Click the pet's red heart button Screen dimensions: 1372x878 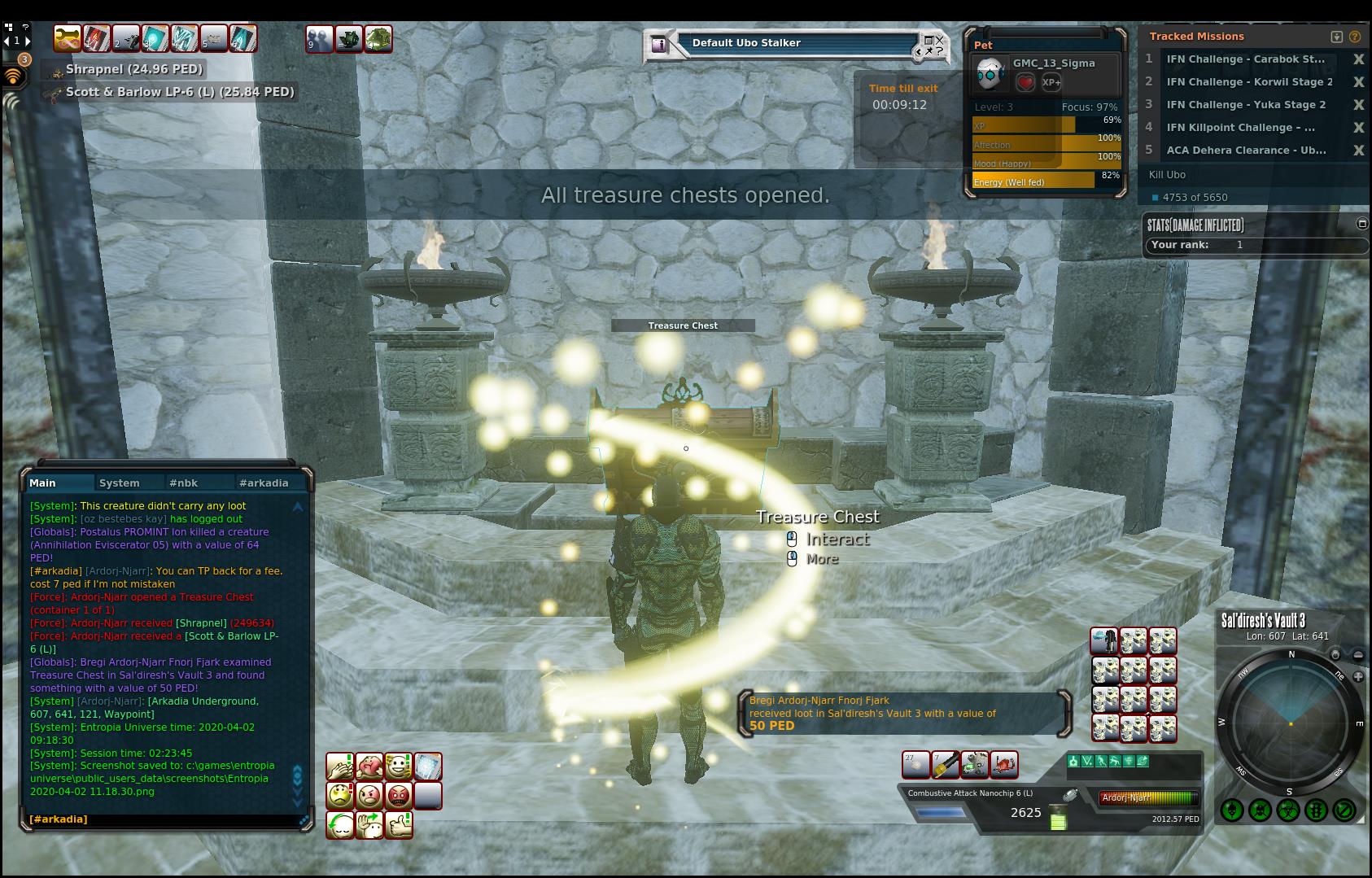1025,82
